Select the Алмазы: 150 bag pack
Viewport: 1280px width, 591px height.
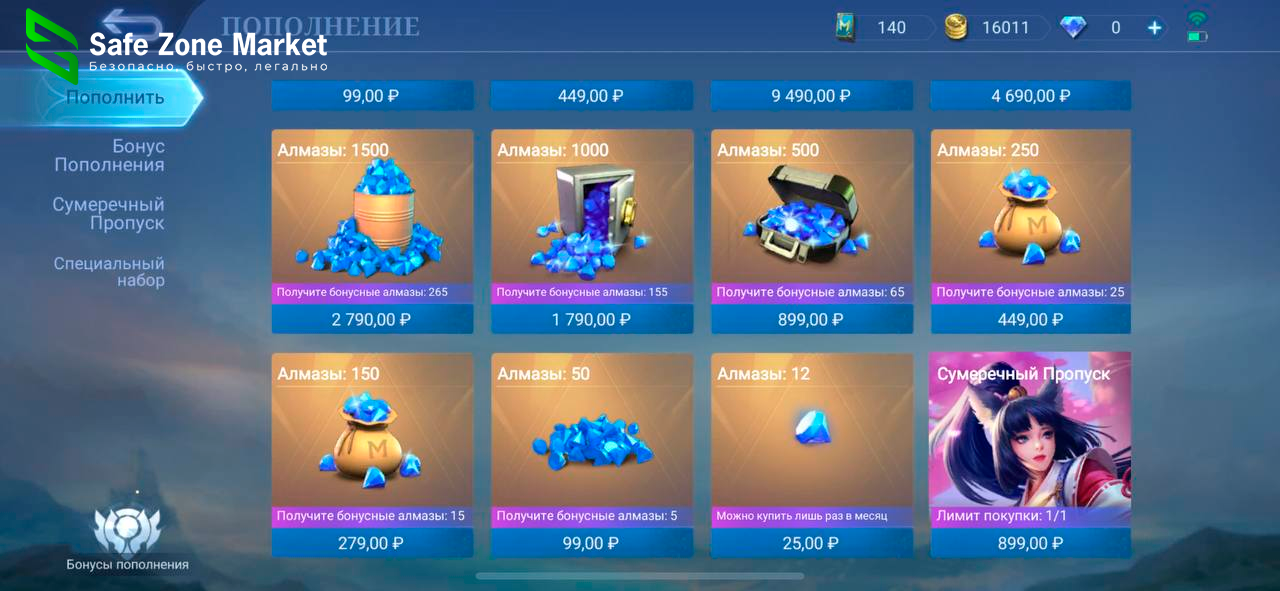click(x=372, y=440)
